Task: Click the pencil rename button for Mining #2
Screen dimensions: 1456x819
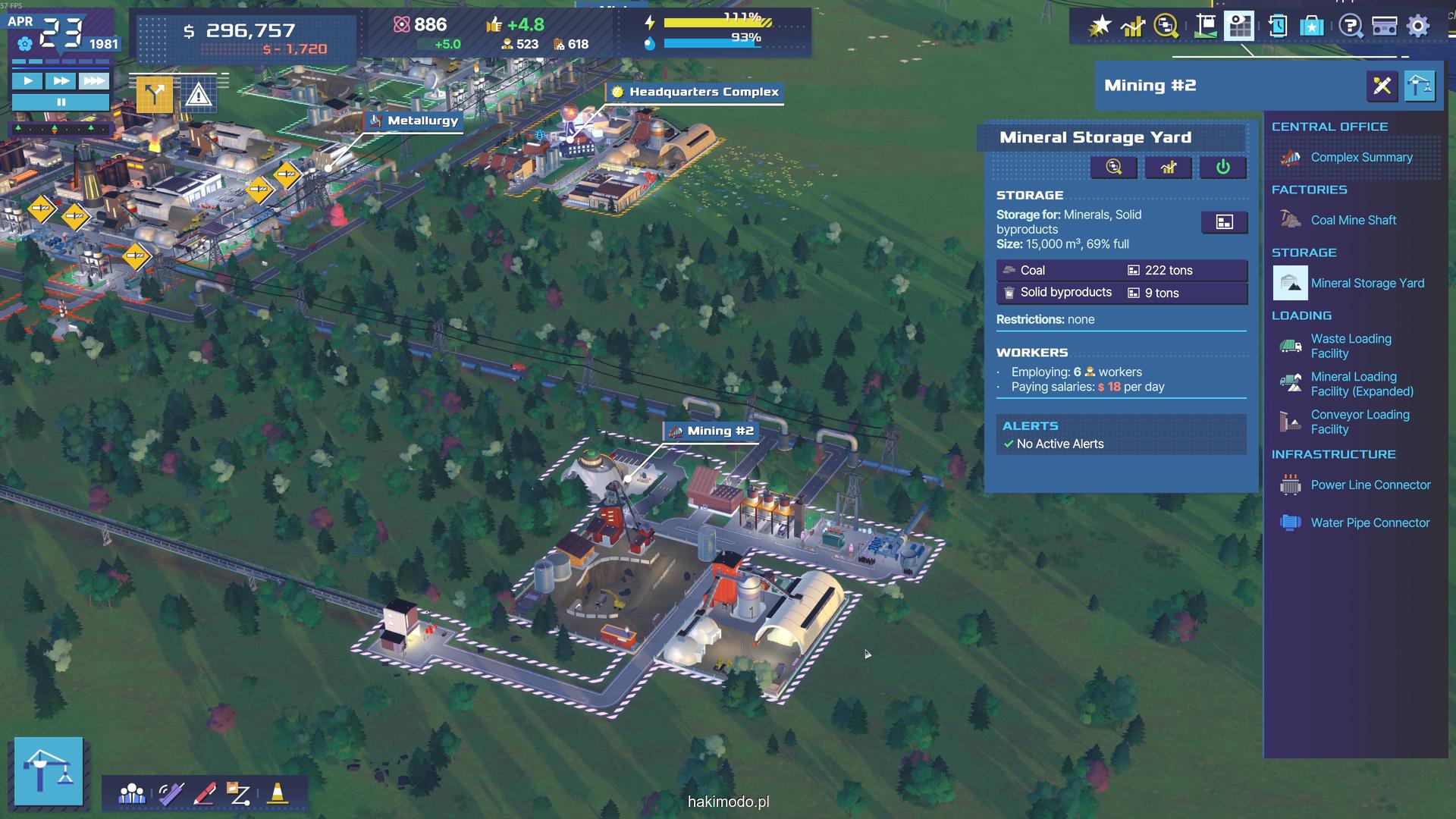Action: click(1382, 86)
